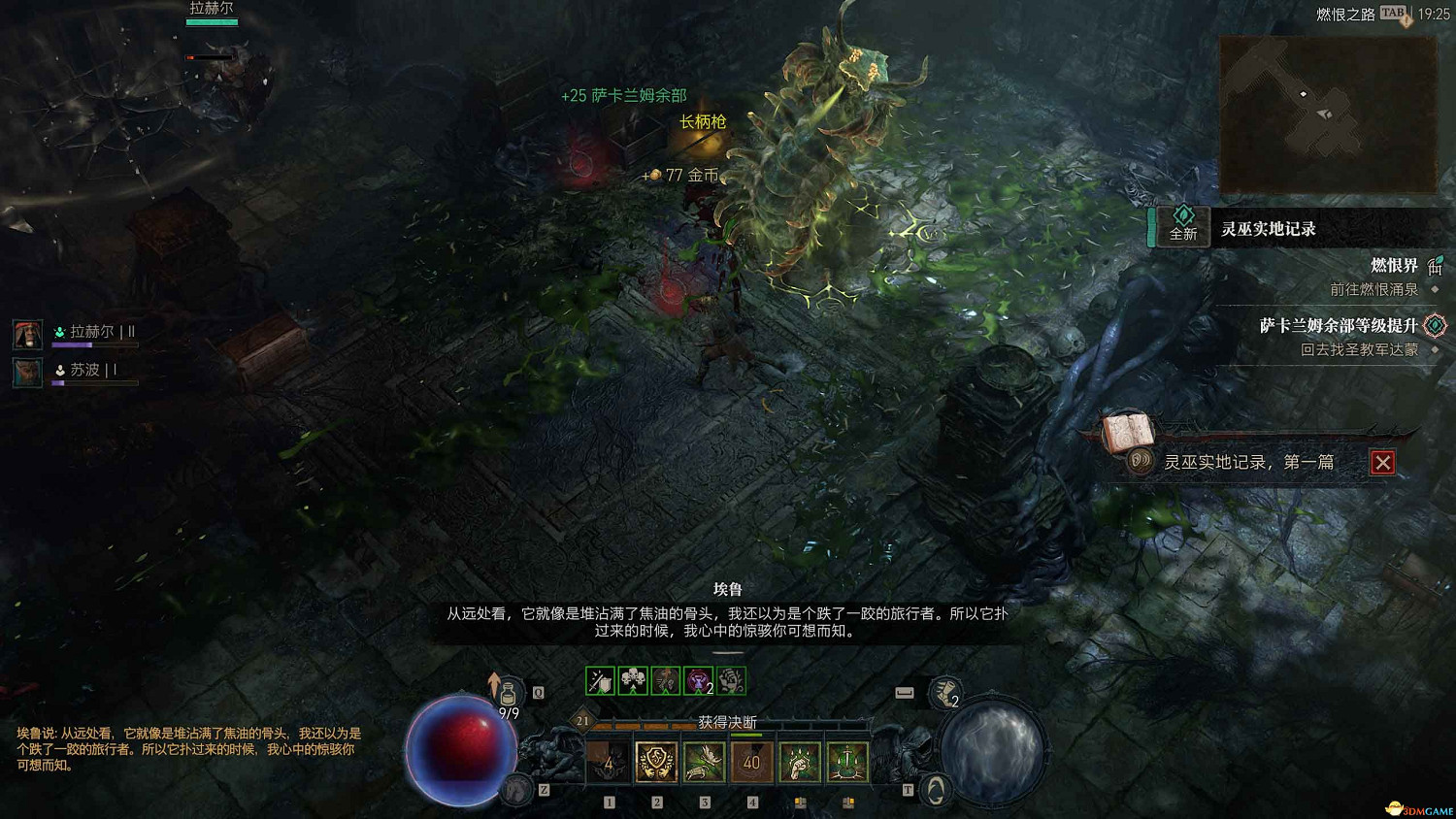Click the diamond marker beside 前往燃恨涌泉
This screenshot has height=819, width=1456.
1434,289
